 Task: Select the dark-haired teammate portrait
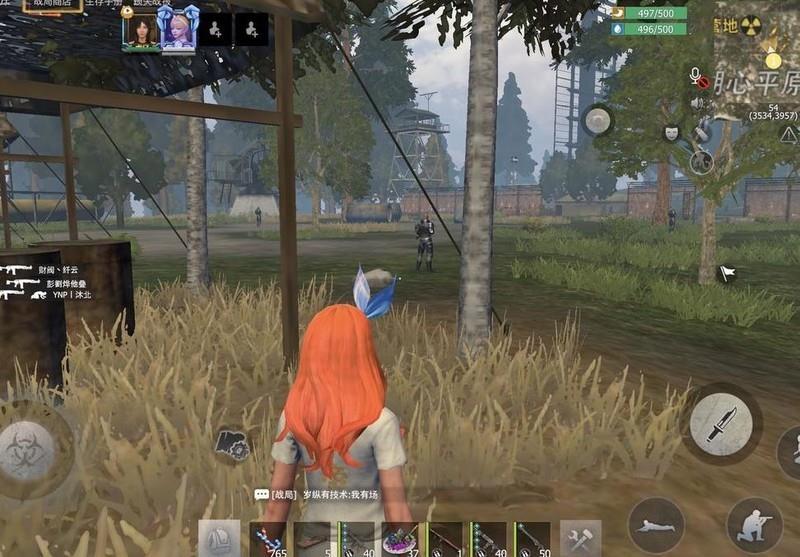pos(141,30)
